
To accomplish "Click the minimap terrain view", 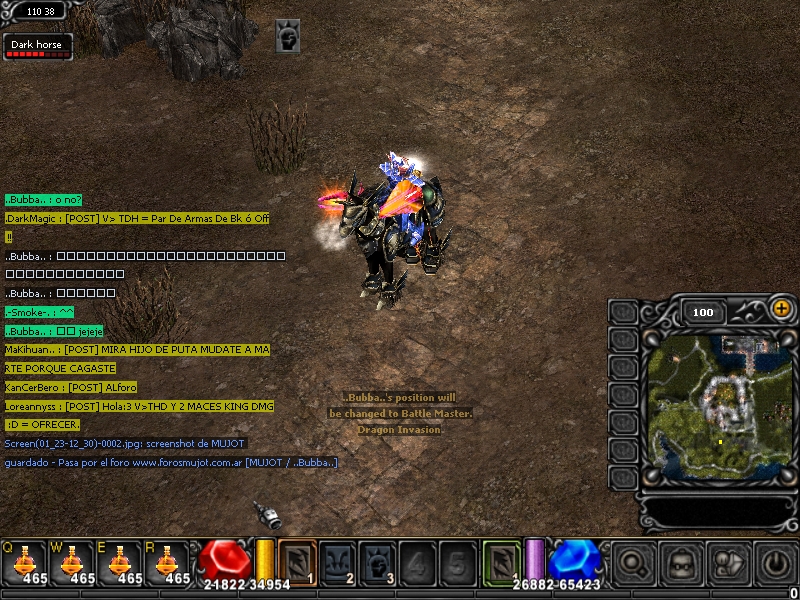I will pos(714,408).
